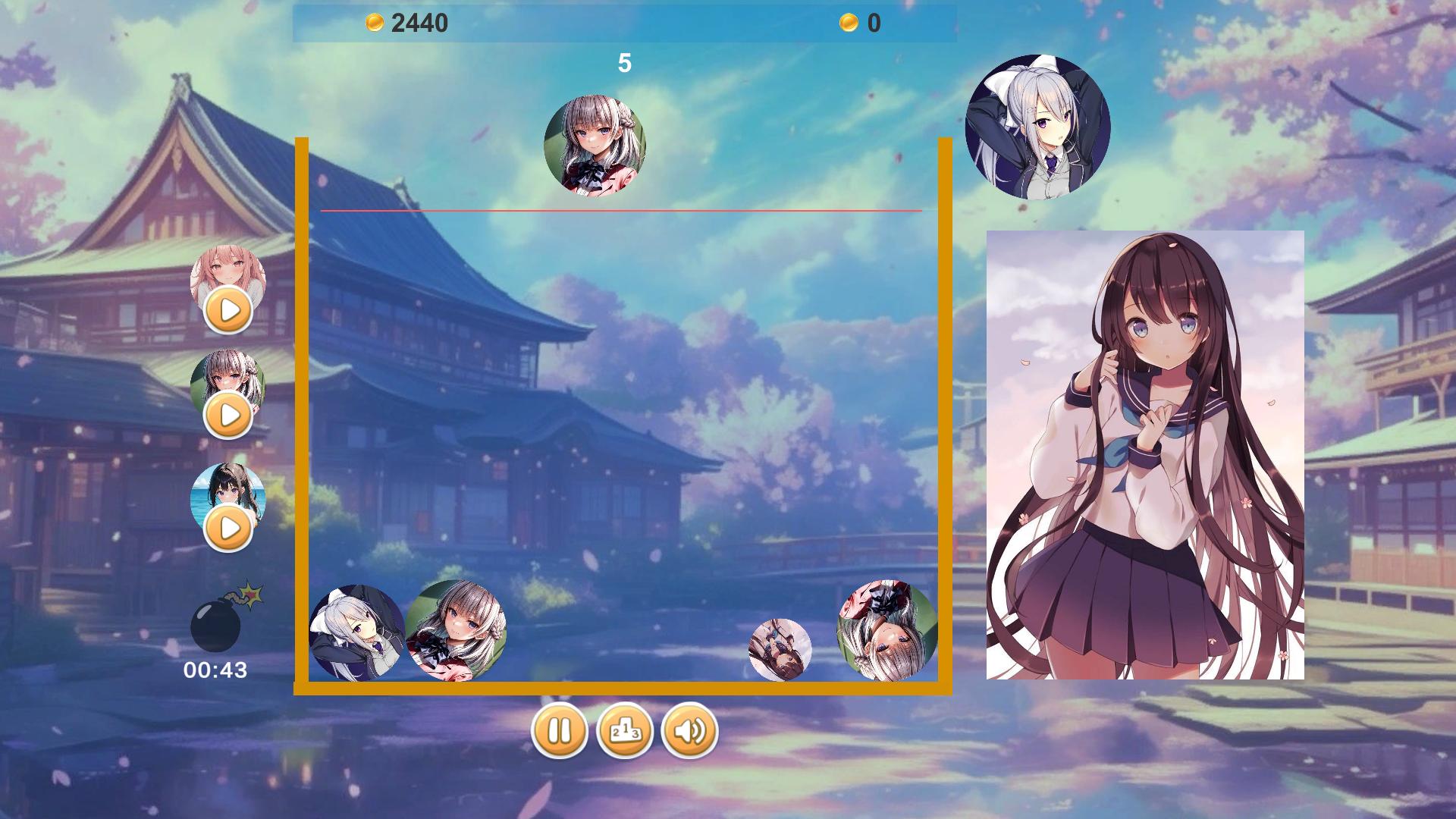Viewport: 1456px width, 819px height.
Task: Click the level number 5 label
Action: [625, 63]
